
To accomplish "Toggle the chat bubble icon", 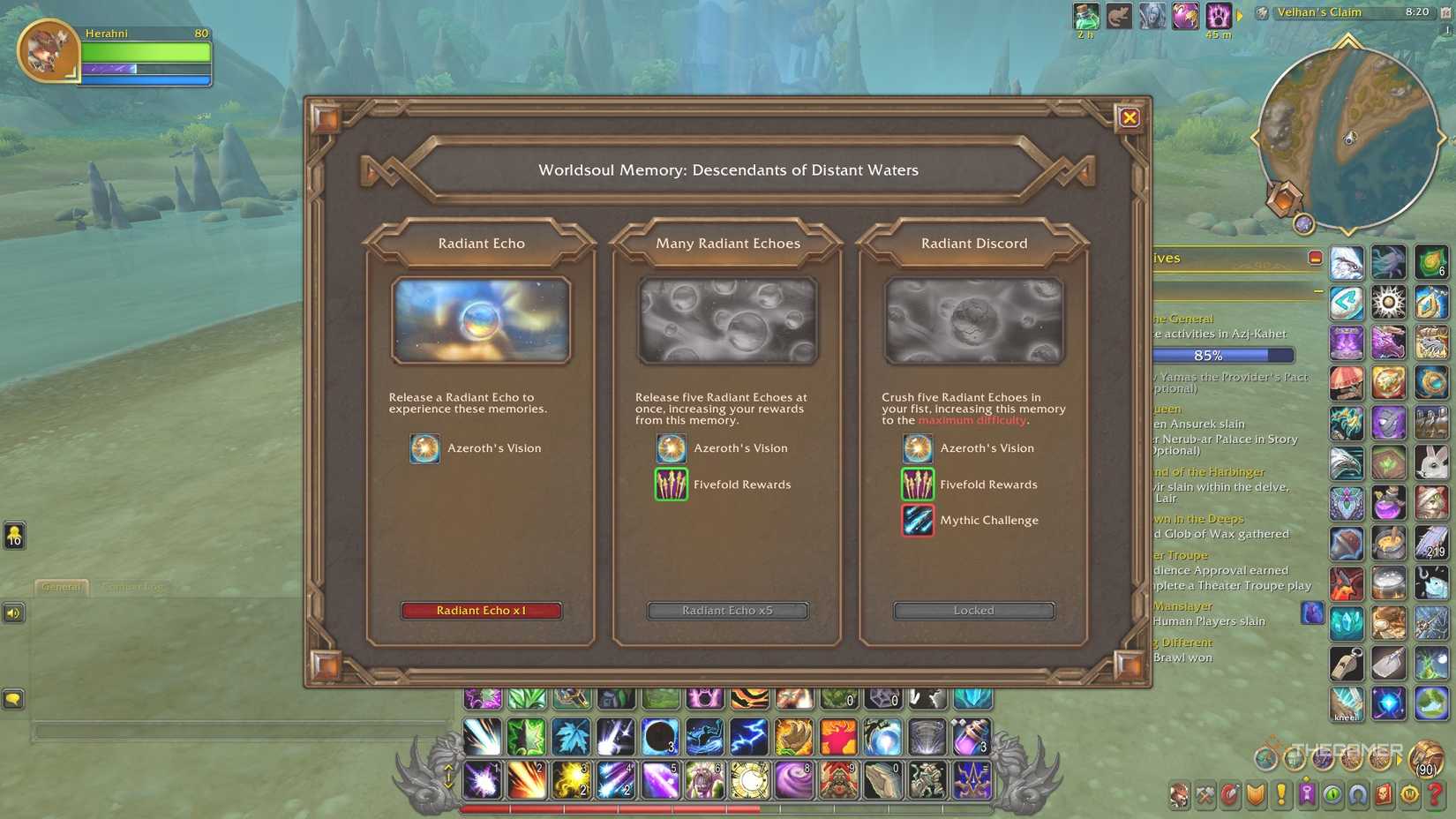I will (x=13, y=699).
